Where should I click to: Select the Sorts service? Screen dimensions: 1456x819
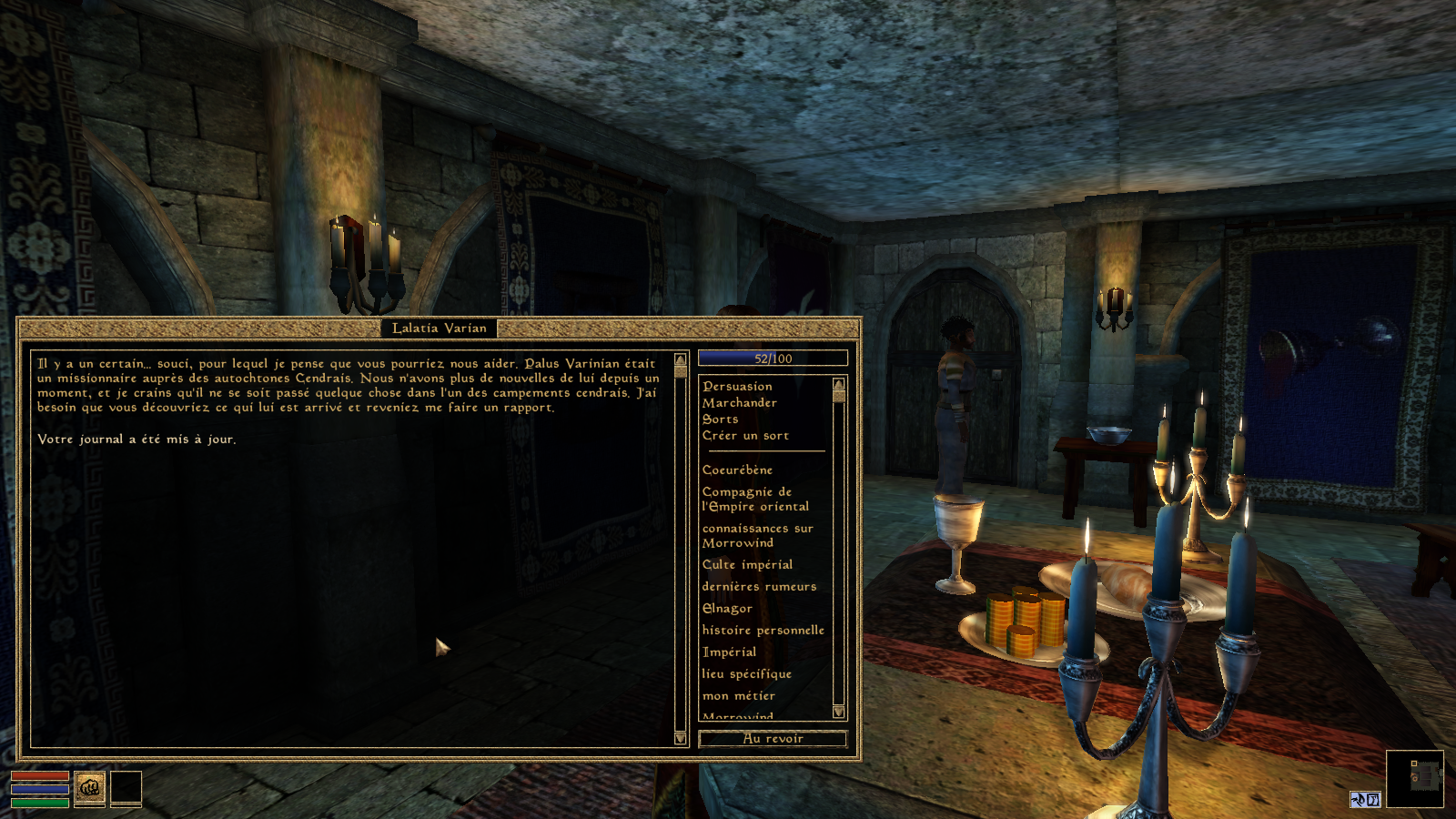tap(720, 420)
